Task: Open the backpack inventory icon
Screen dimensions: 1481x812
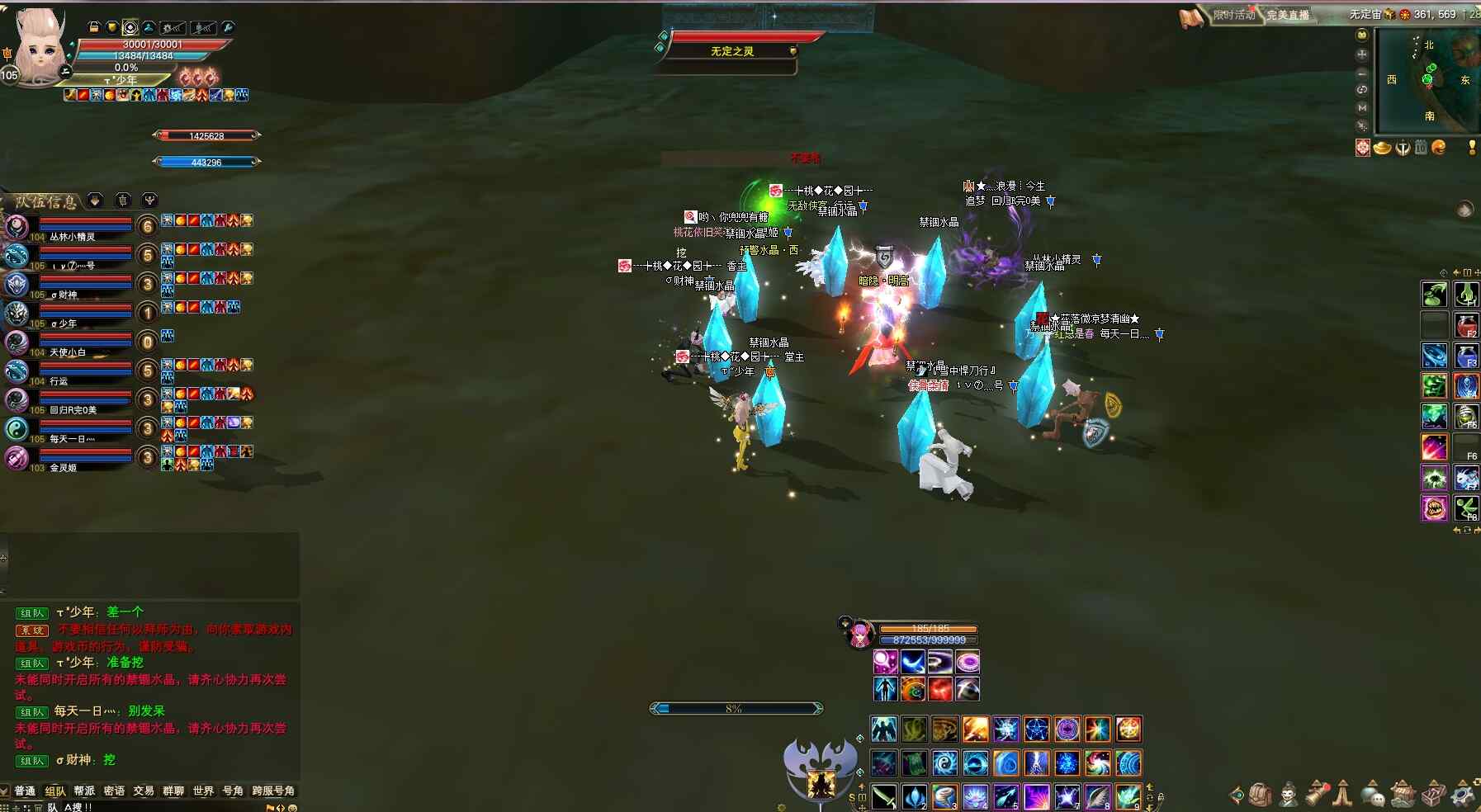Action: (1260, 795)
